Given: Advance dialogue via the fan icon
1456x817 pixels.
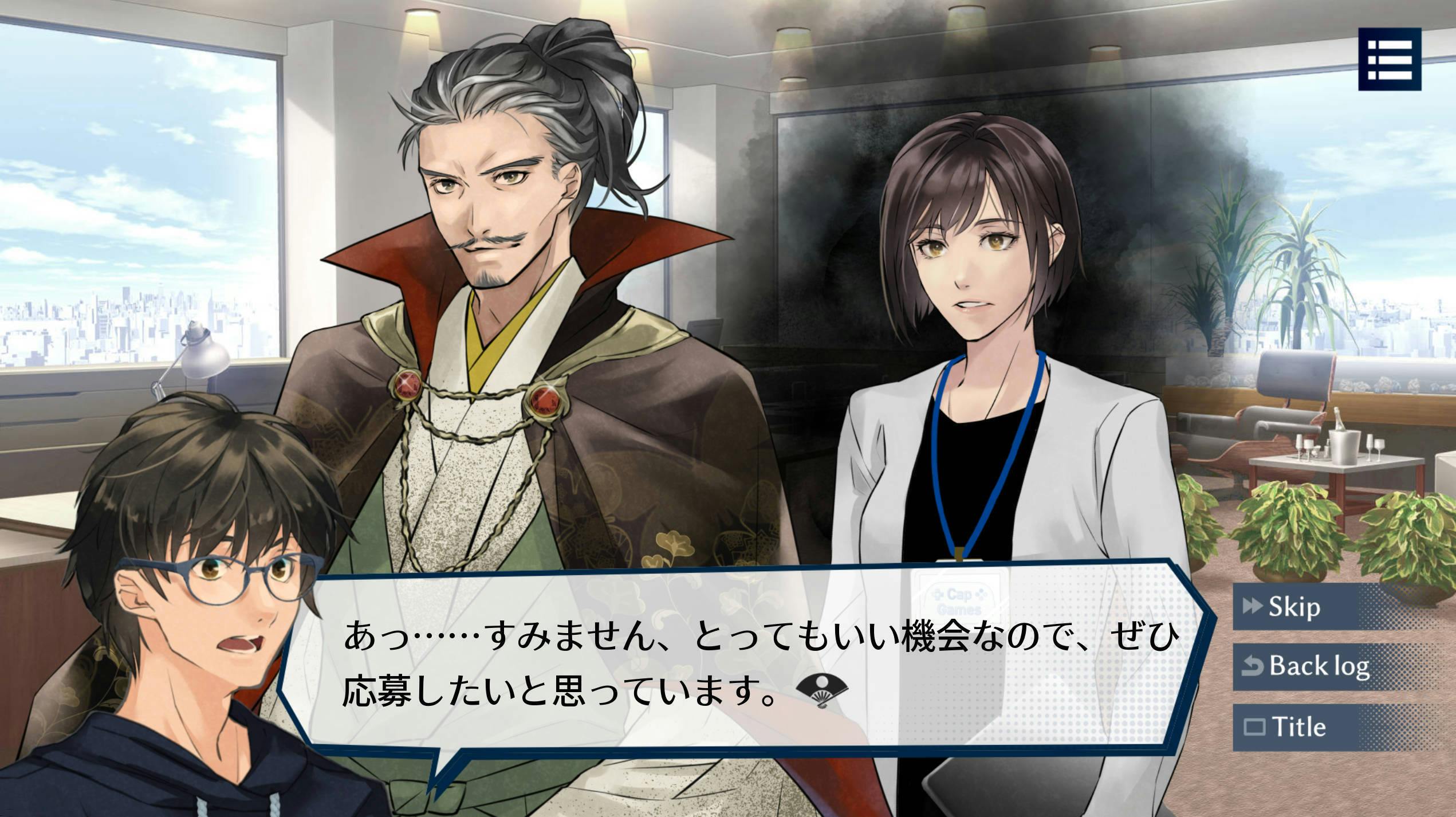Looking at the screenshot, I should [x=822, y=692].
